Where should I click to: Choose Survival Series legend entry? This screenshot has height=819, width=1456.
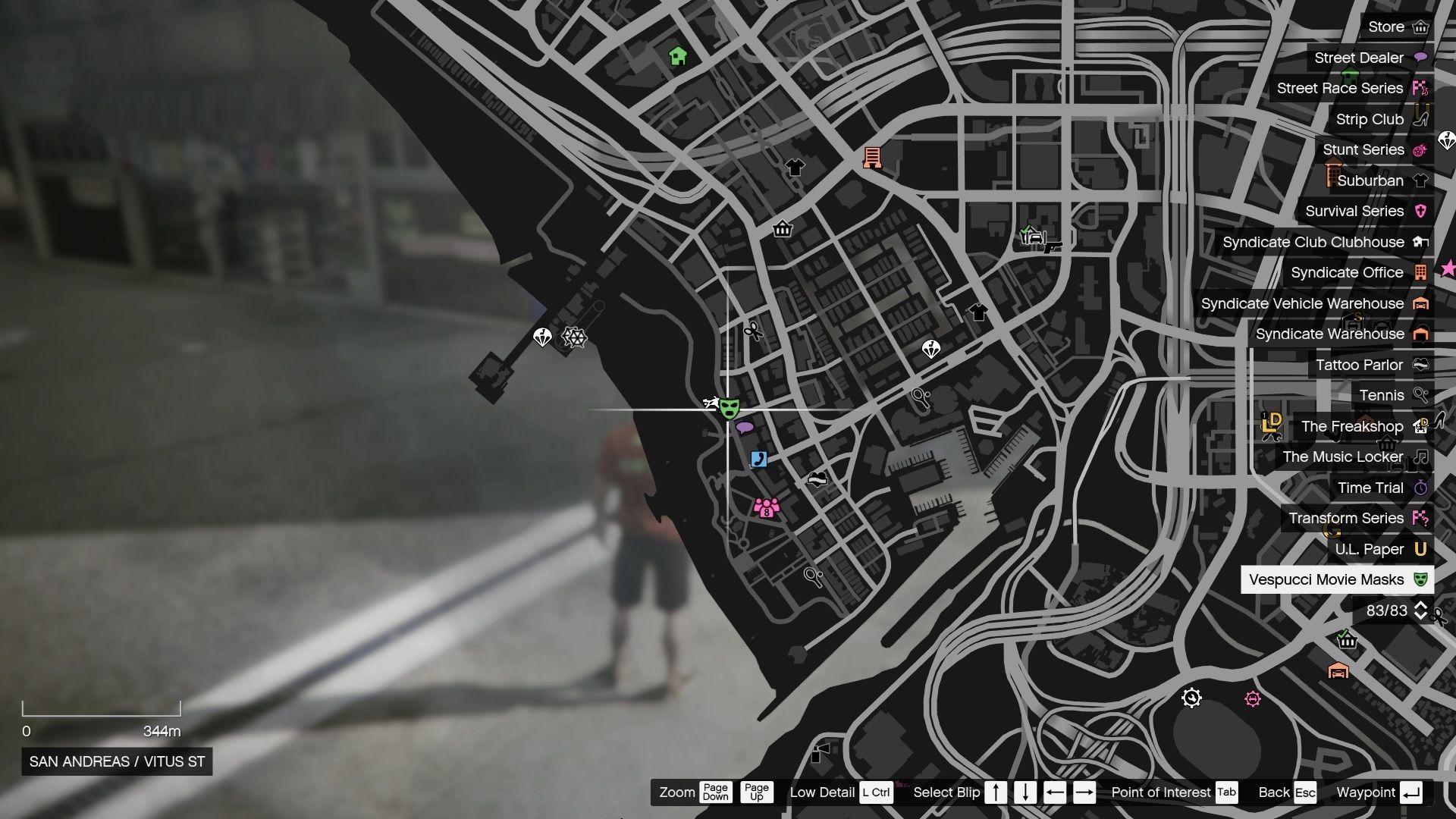(x=1365, y=212)
